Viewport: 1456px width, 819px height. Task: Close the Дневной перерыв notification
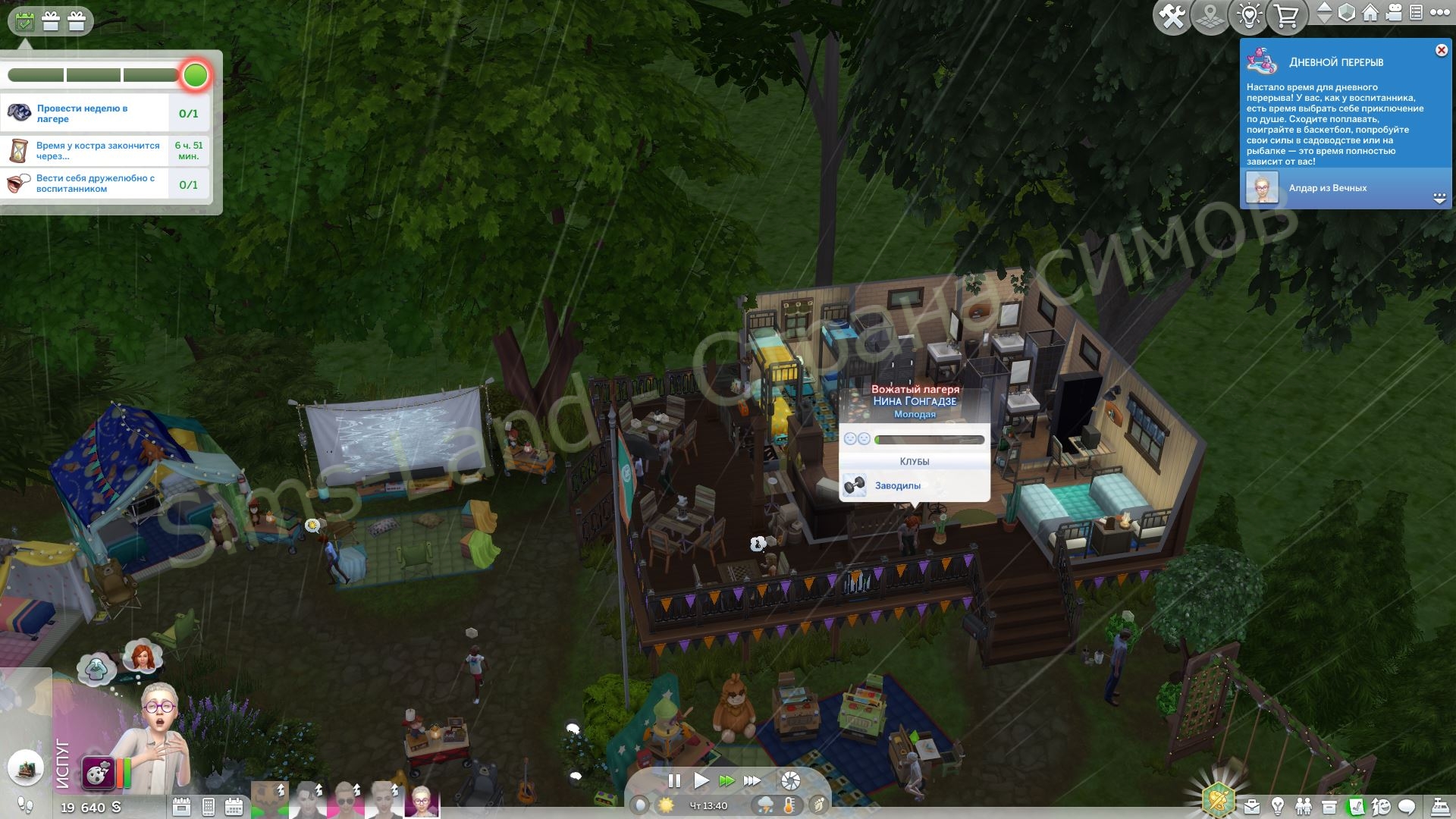pos(1441,50)
